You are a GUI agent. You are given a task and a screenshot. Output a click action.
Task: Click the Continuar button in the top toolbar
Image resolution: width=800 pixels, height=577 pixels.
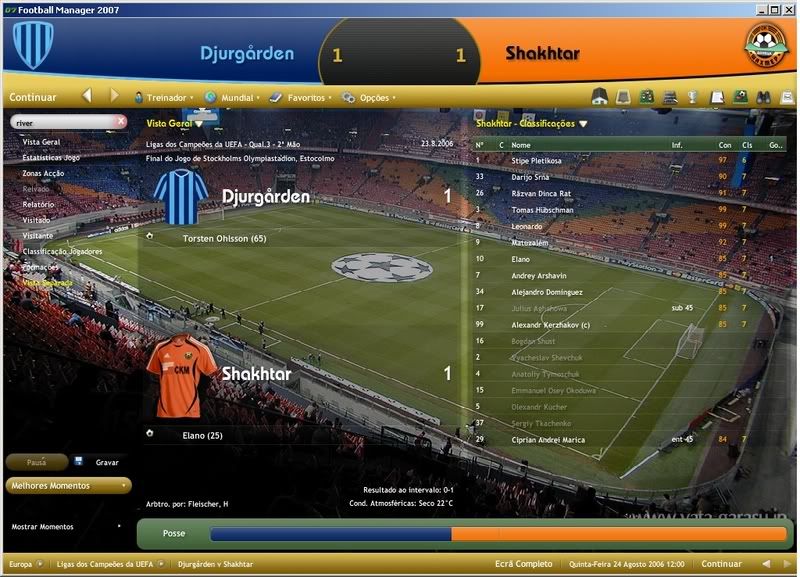[33, 98]
